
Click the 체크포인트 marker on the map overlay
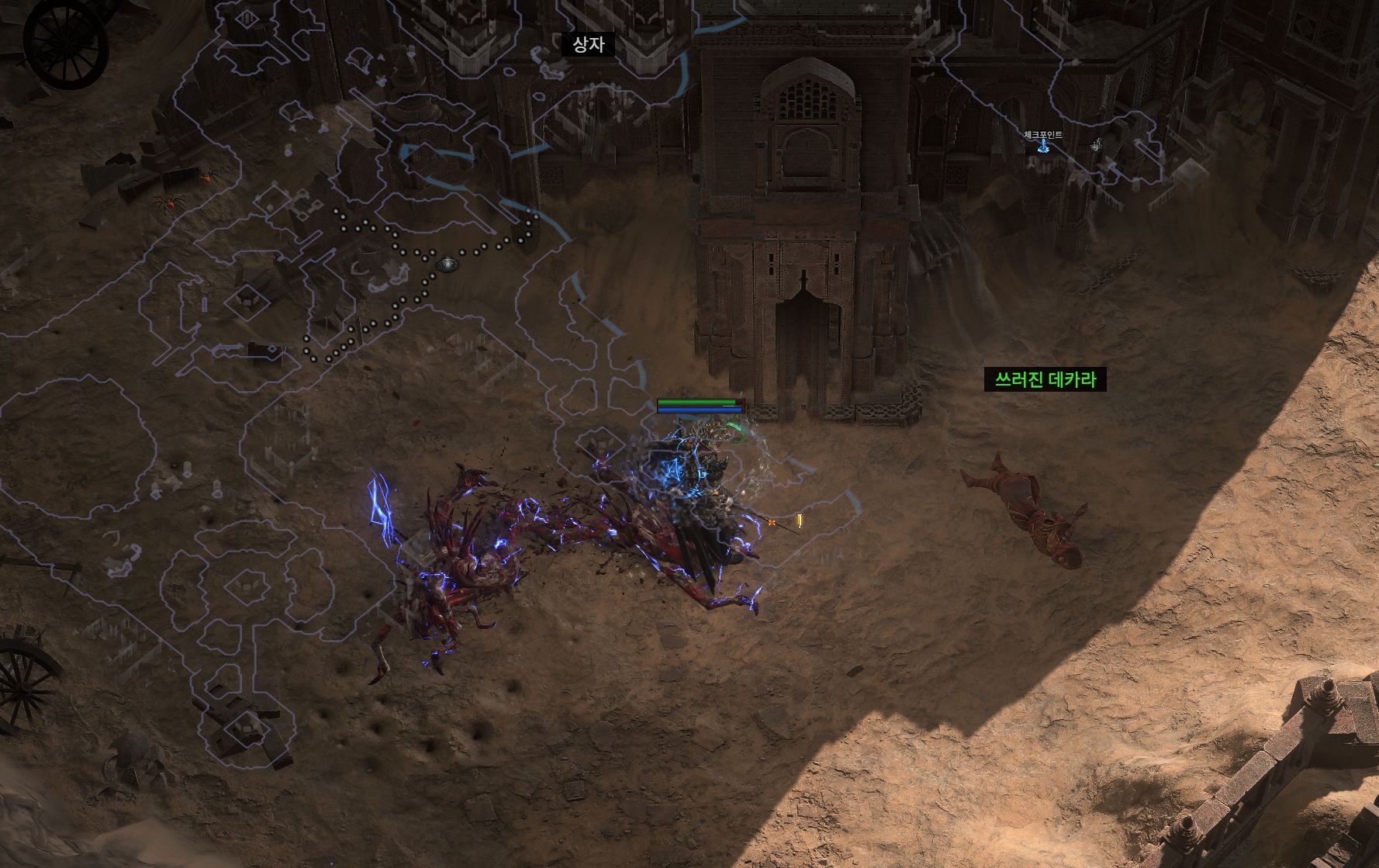tap(1043, 146)
